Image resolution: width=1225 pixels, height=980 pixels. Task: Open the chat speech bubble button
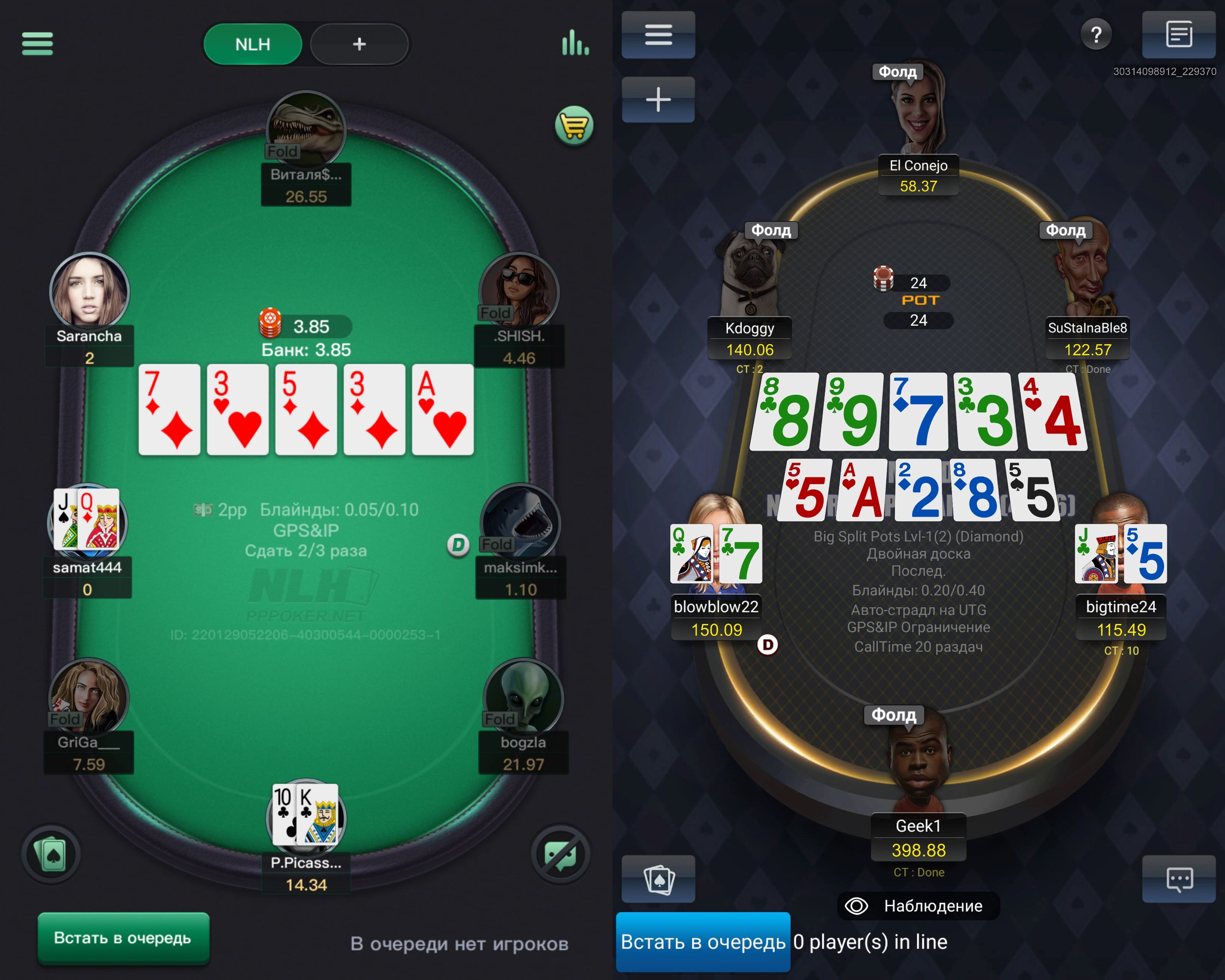click(1178, 879)
